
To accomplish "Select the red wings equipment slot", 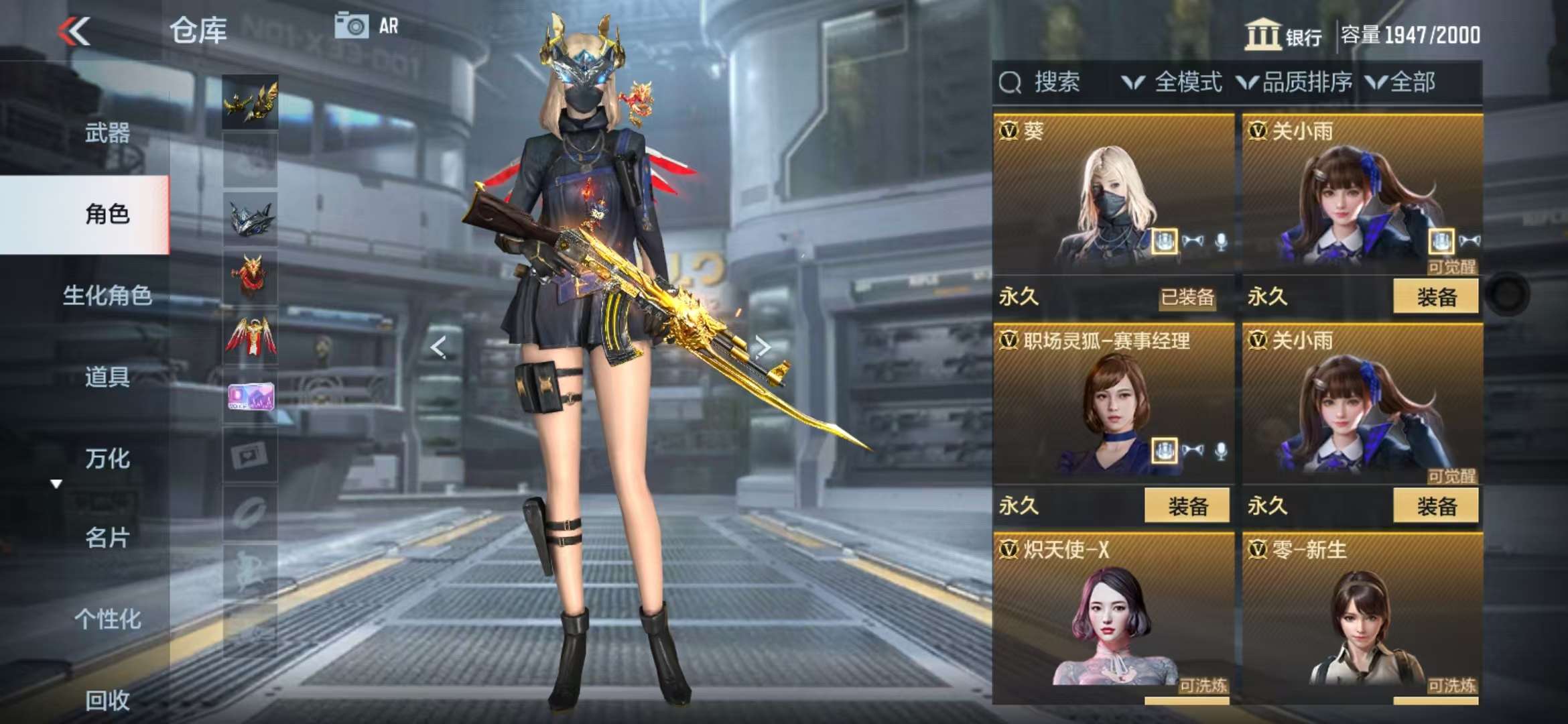I will coord(250,337).
